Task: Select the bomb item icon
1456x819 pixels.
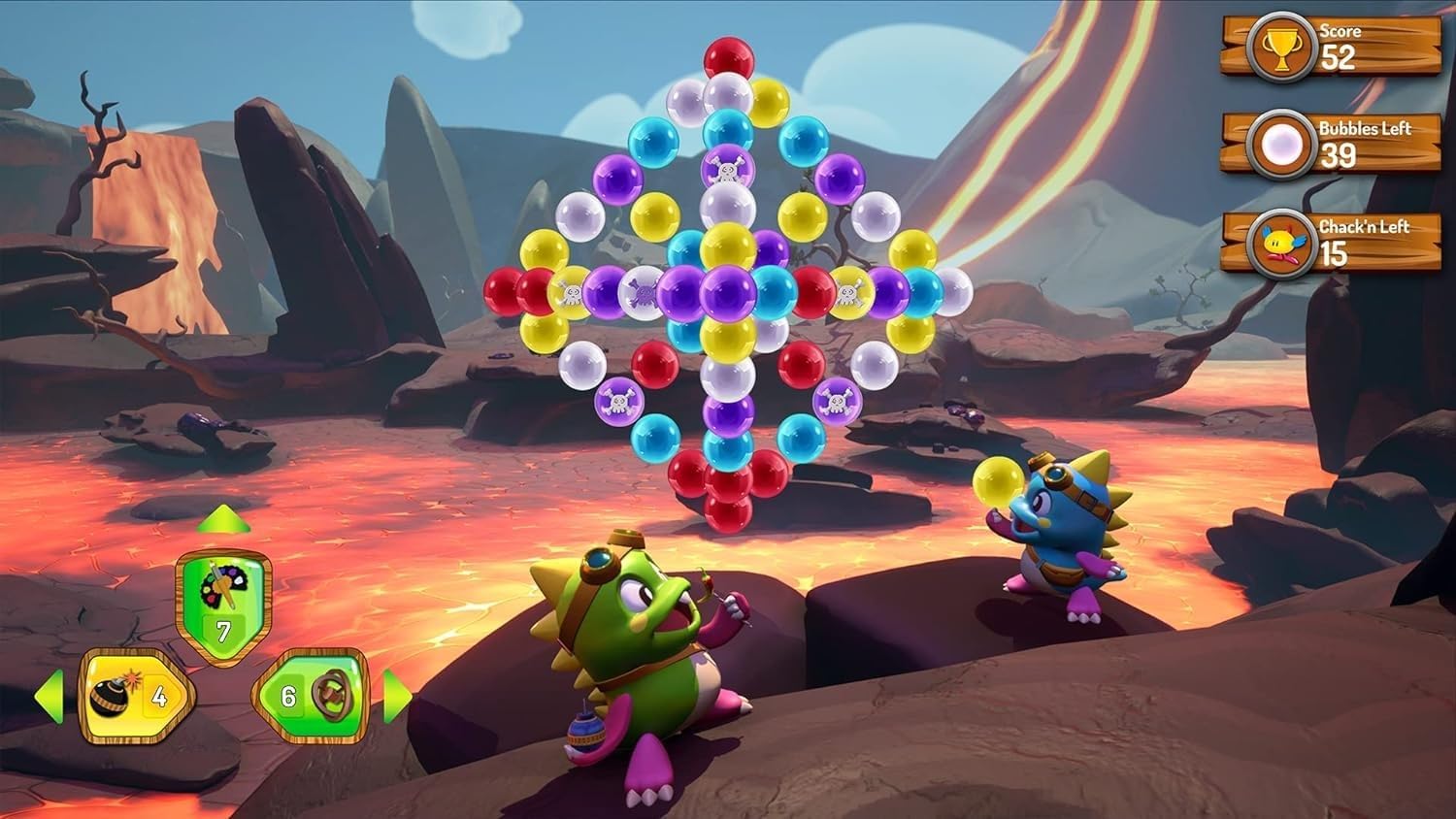Action: 110,697
